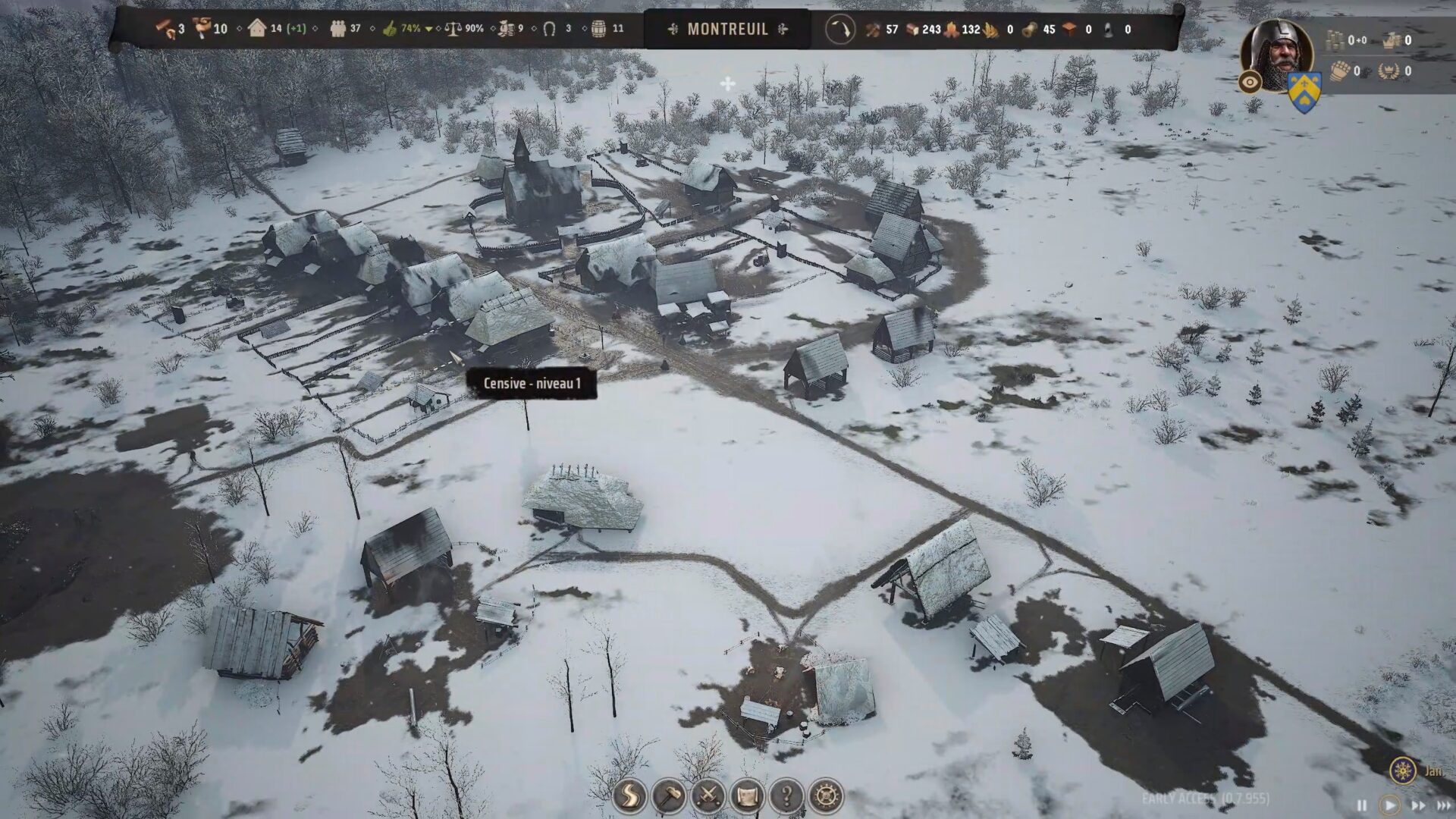
Task: Set game speed to double fast-forward
Action: pos(1417,805)
